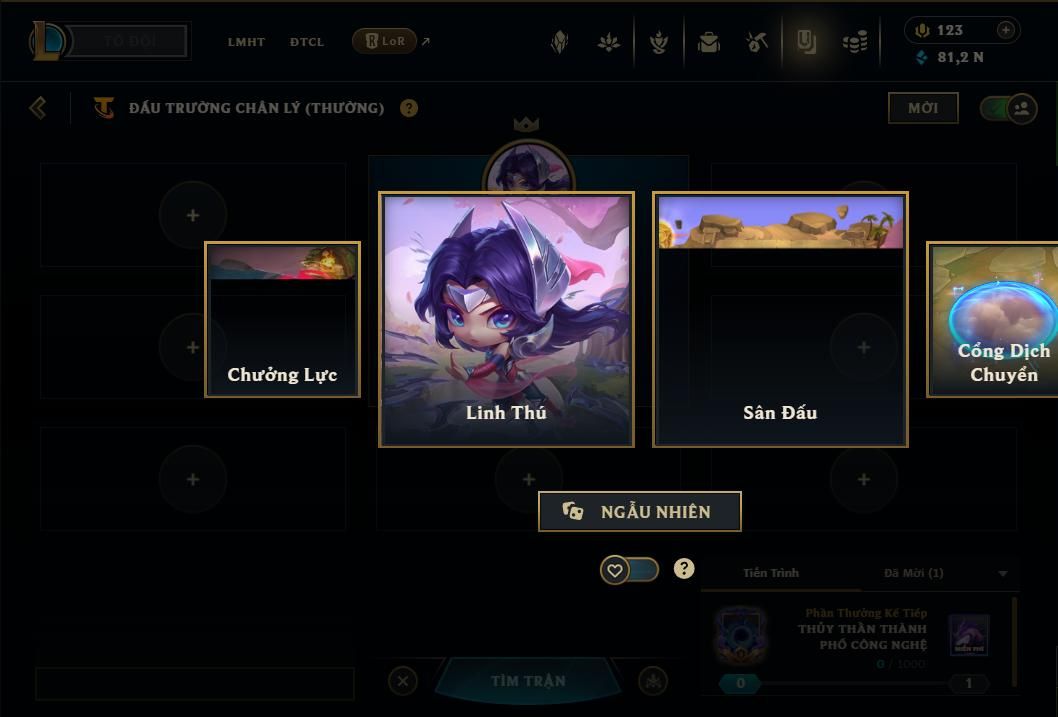1058x717 pixels.
Task: Open the Chưởng Lực card
Action: tap(282, 320)
